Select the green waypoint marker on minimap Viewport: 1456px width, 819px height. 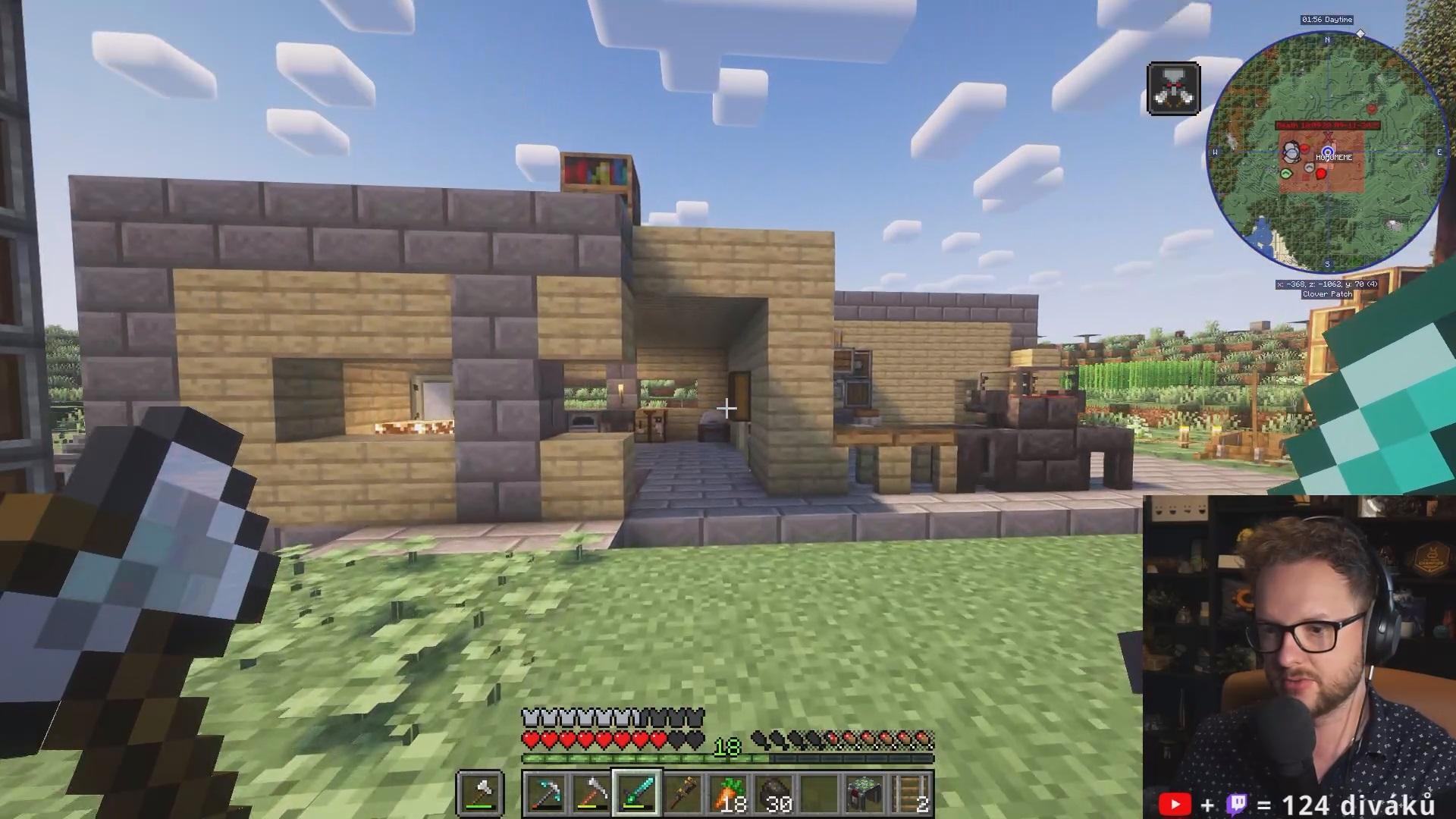coord(1286,174)
